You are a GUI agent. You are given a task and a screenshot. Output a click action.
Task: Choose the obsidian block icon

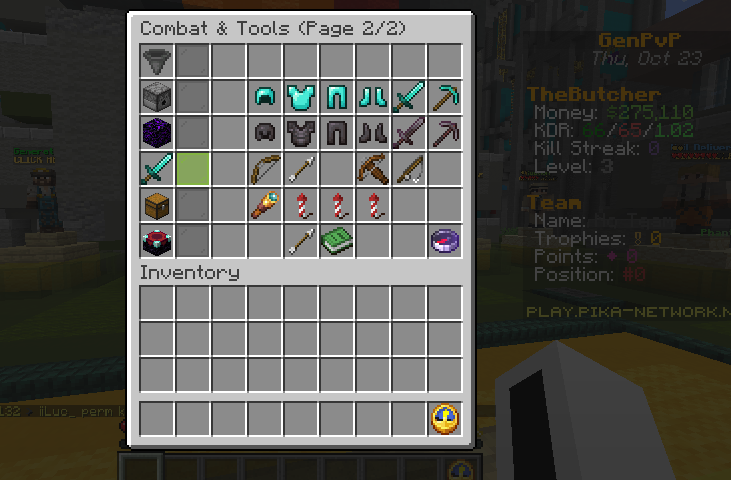tap(157, 133)
